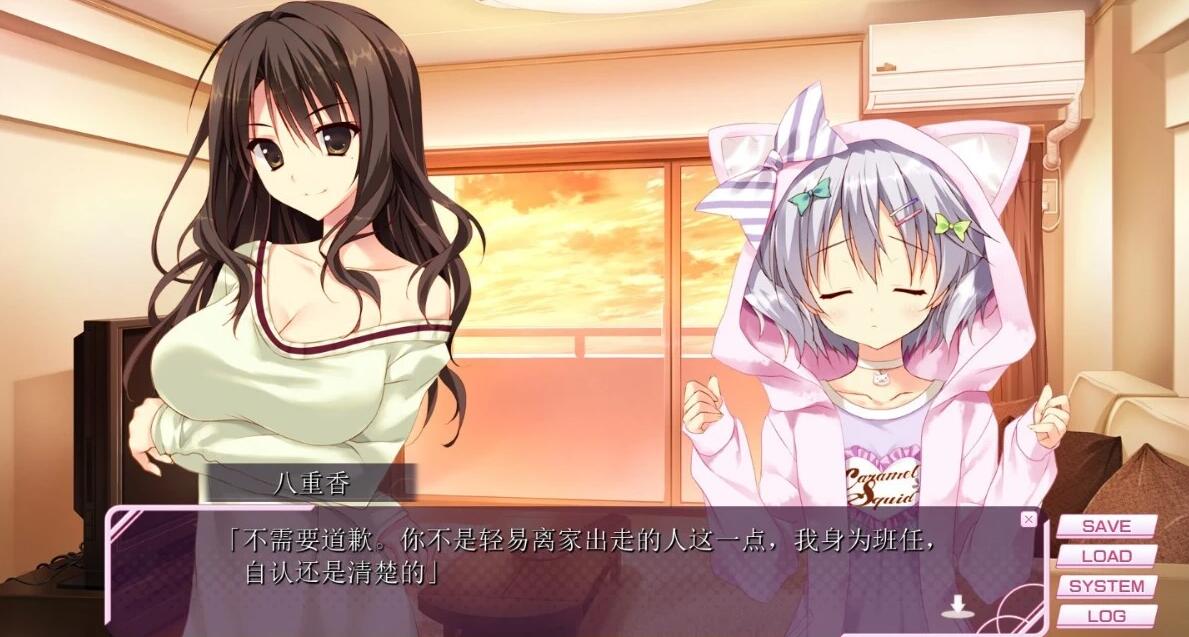
Task: Close the dialogue text box
Action: pos(1028,519)
